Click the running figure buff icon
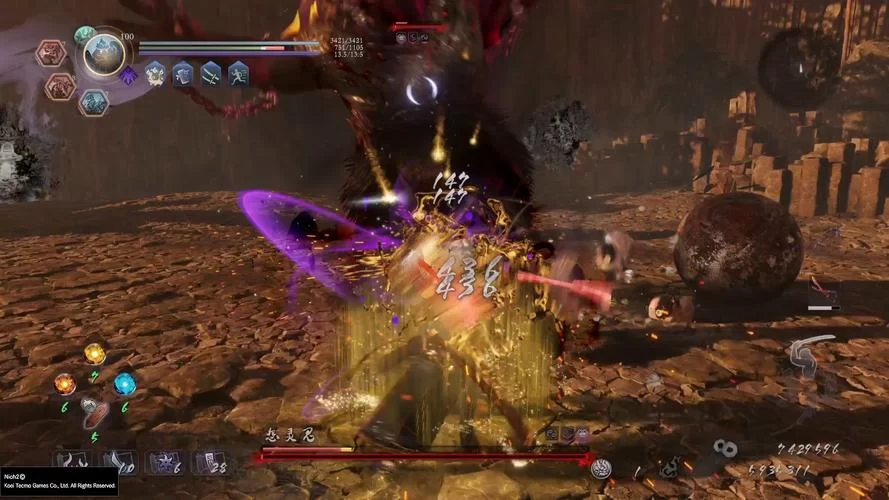The image size is (889, 500). (238, 73)
